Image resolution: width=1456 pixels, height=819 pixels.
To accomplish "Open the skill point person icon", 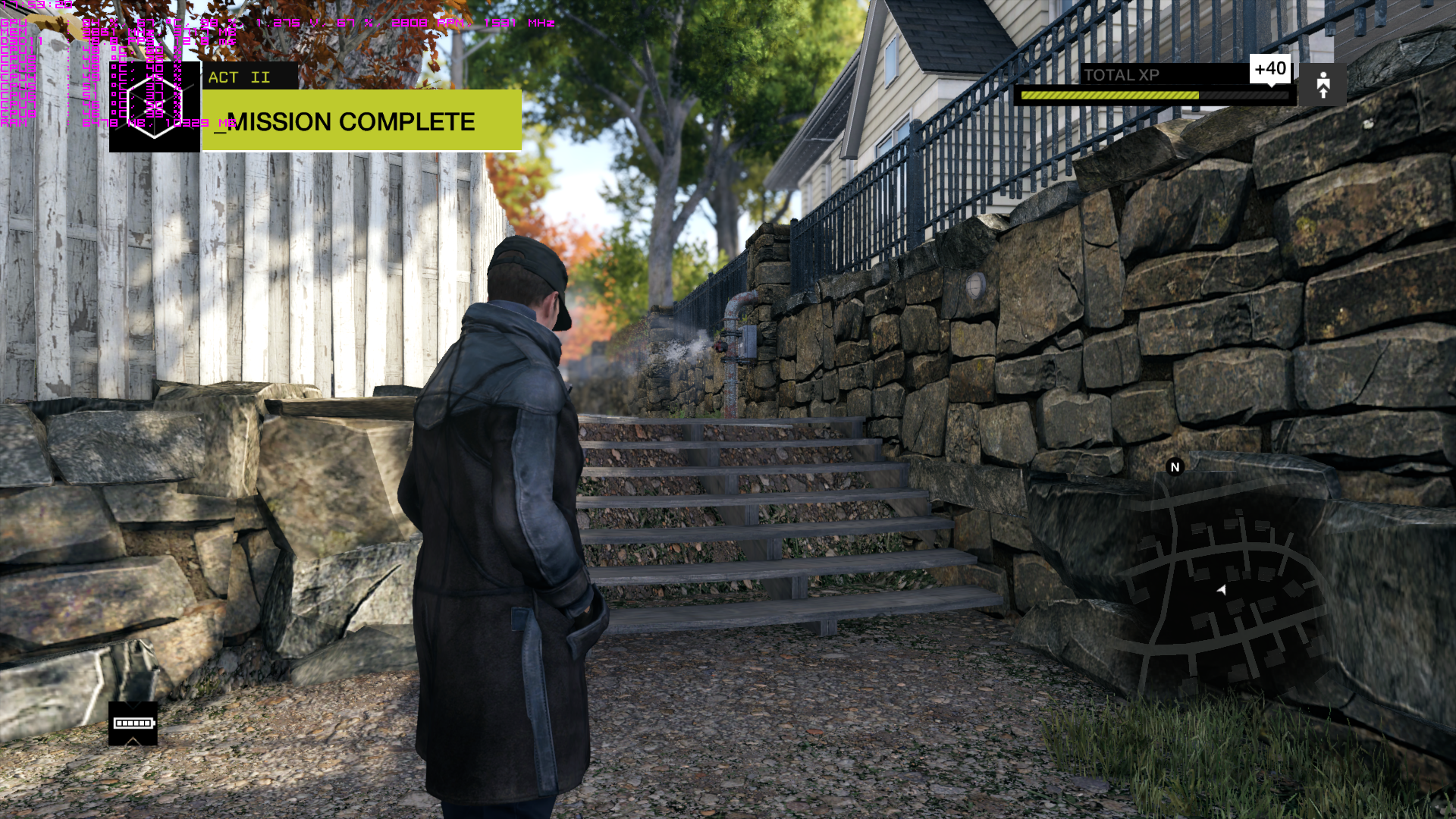I will point(1323,85).
